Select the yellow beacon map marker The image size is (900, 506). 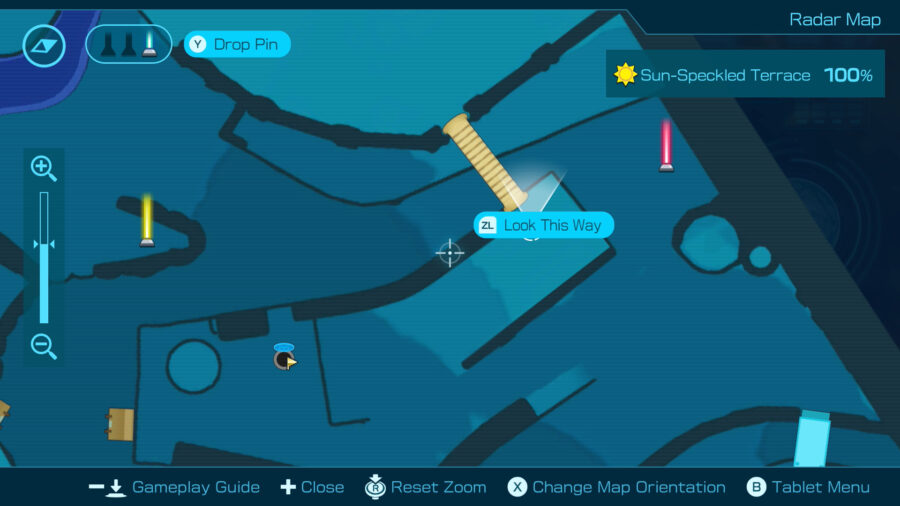147,220
